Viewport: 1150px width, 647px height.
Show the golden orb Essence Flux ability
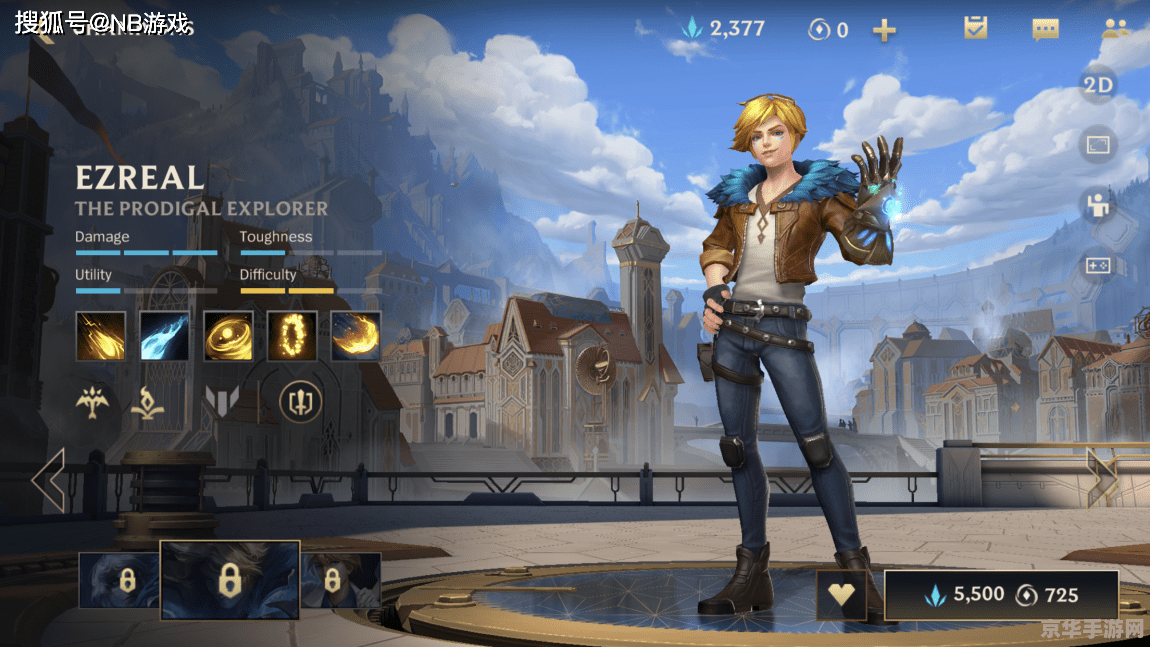click(228, 336)
